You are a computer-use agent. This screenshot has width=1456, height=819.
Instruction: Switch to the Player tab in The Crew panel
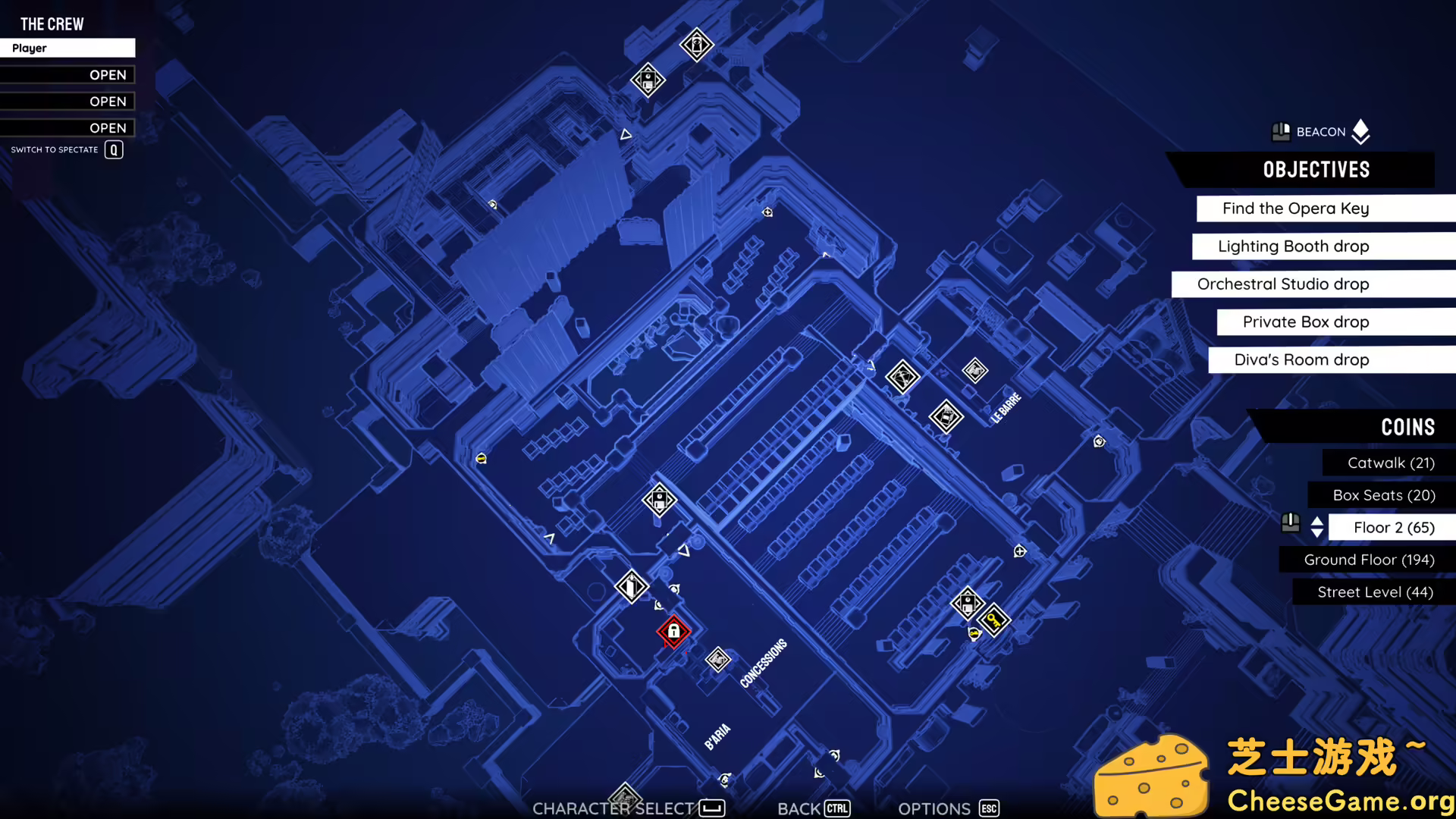pyautogui.click(x=67, y=48)
